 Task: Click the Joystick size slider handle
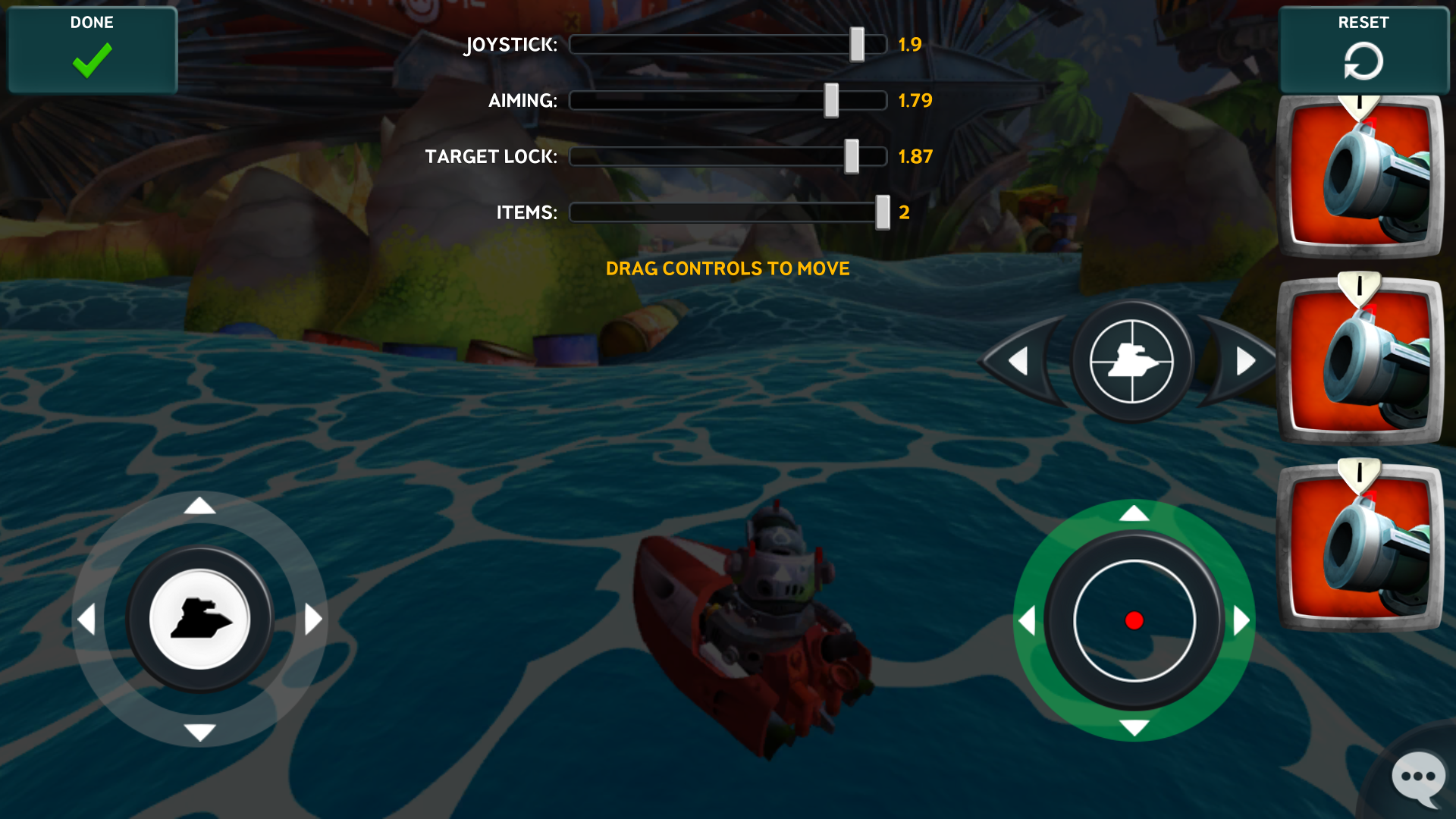click(857, 45)
